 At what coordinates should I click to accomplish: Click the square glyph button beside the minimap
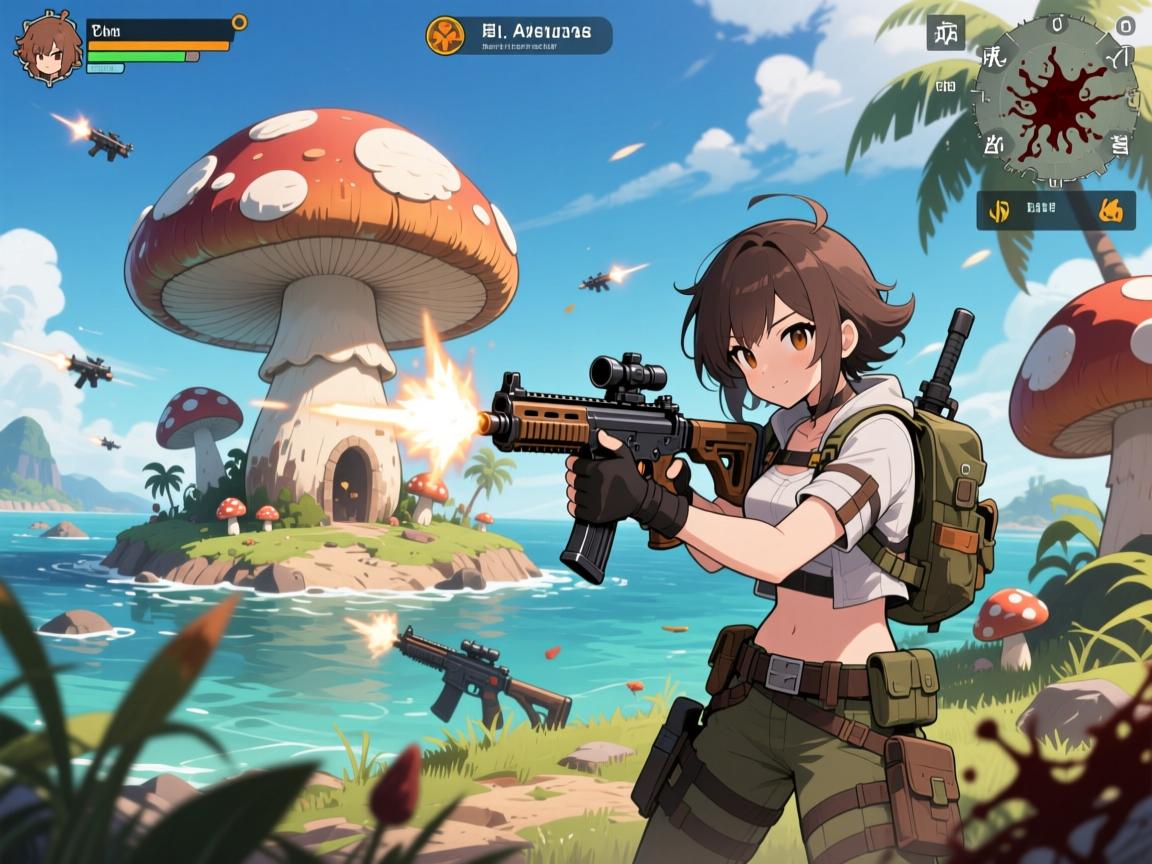[x=945, y=33]
